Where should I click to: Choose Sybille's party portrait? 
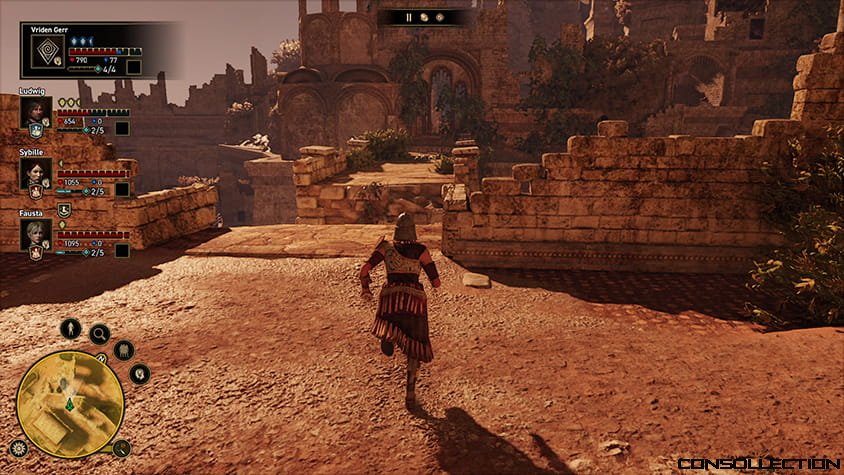(x=35, y=173)
